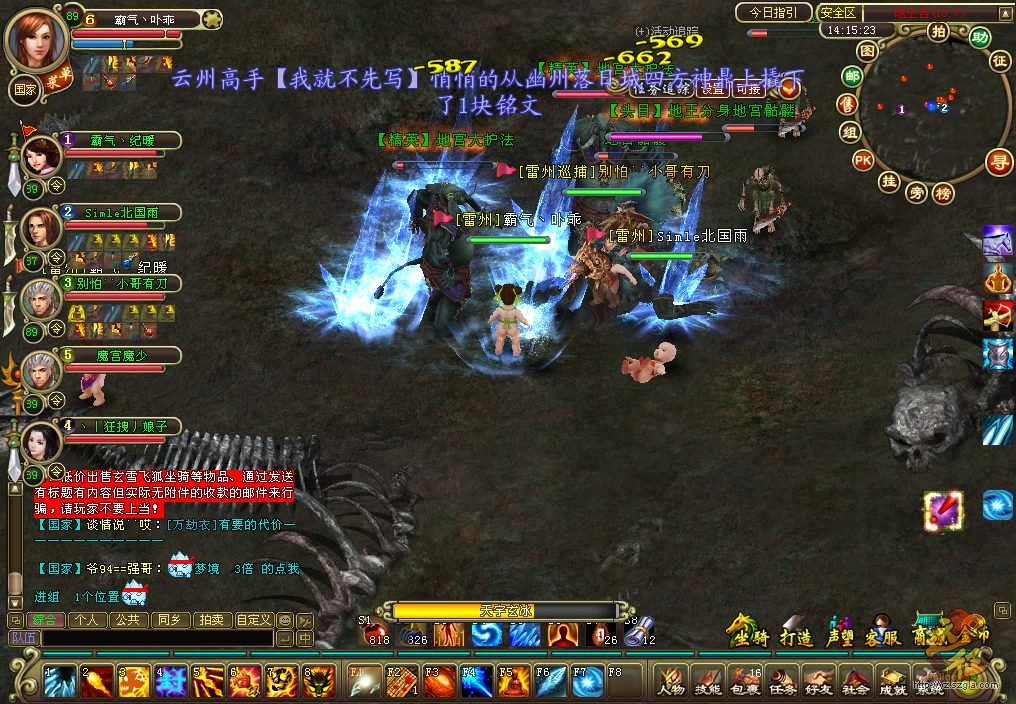Open the 今日指引 daily guide

pyautogui.click(x=774, y=13)
